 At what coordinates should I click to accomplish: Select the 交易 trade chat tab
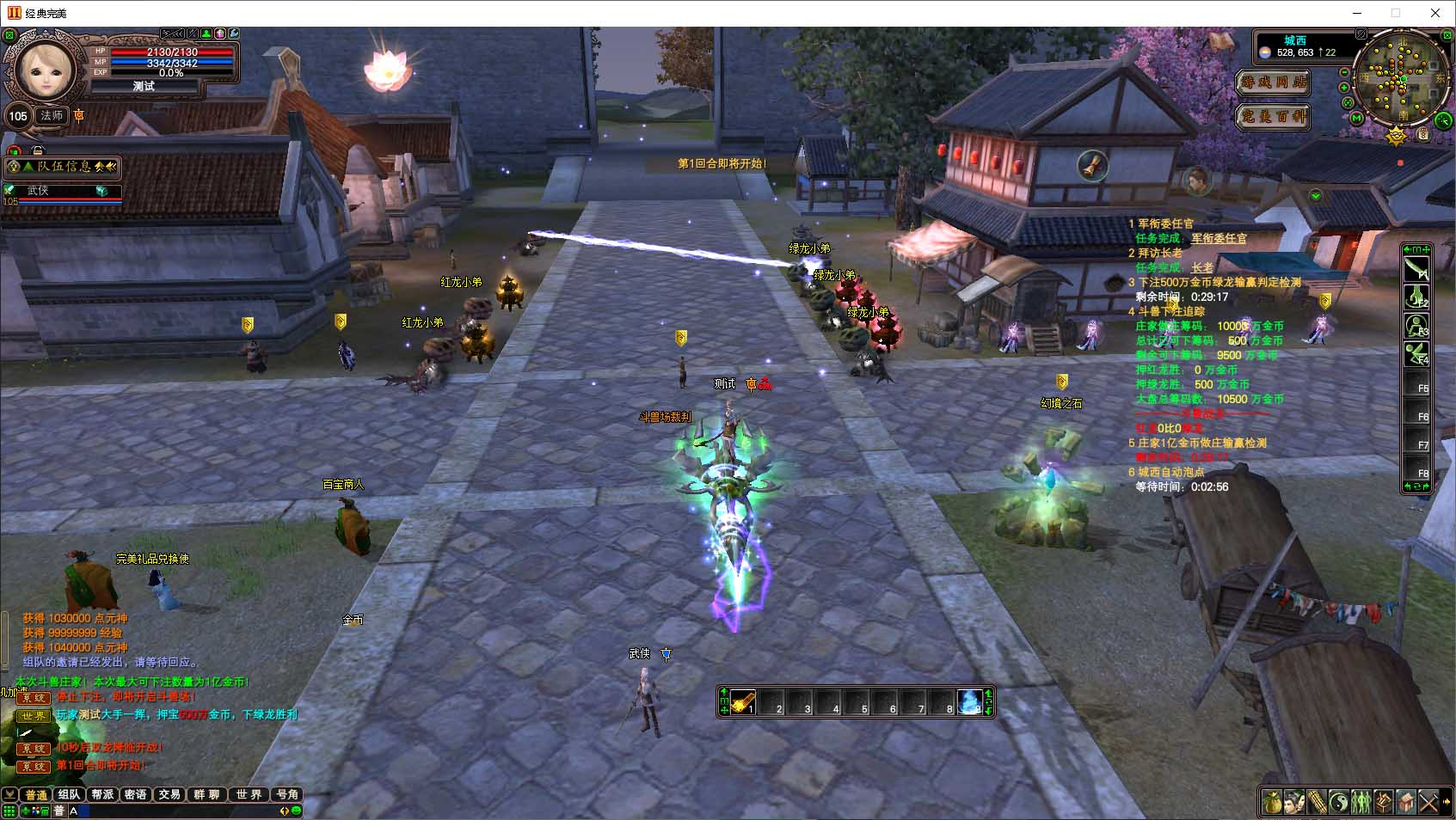[x=169, y=794]
